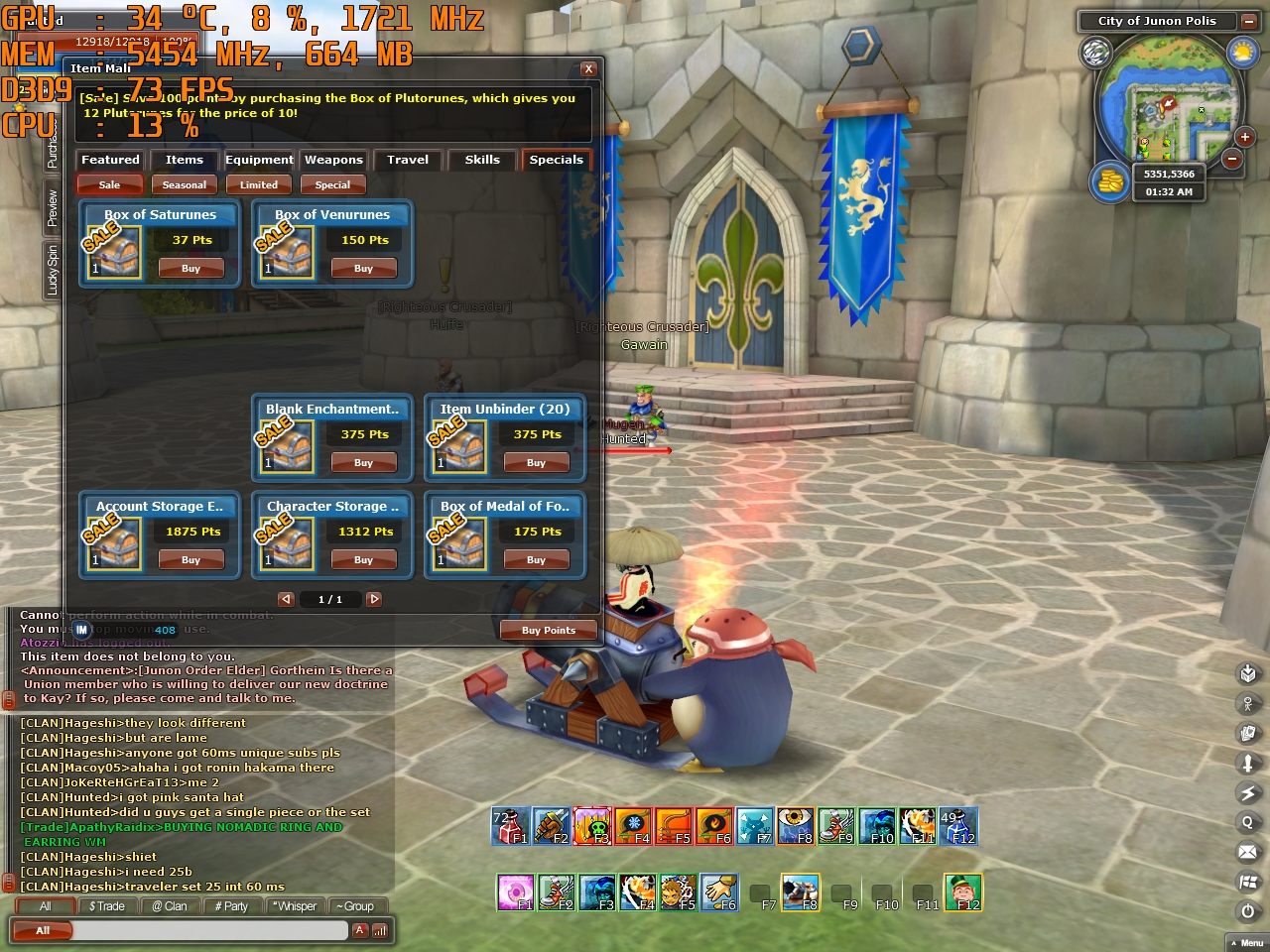The image size is (1270, 952).
Task: Choose the Limited specials filter
Action: (259, 184)
